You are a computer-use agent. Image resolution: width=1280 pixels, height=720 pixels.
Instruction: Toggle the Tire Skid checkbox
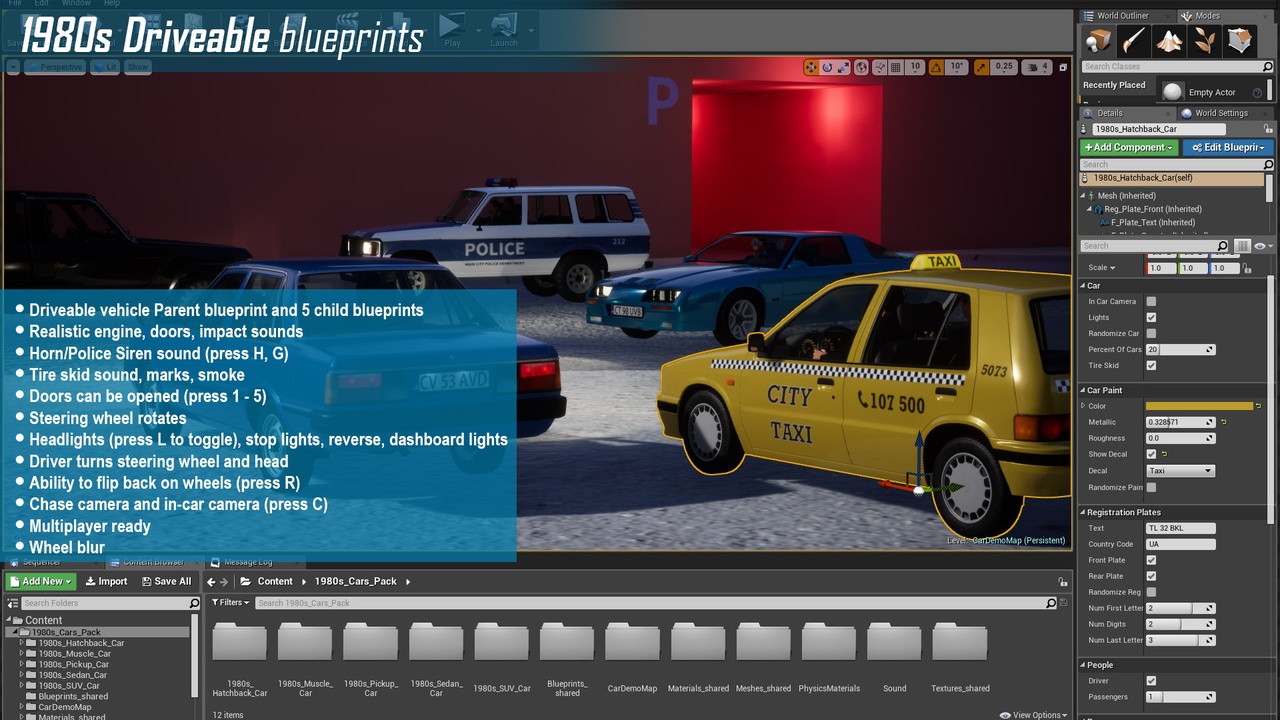point(1151,365)
